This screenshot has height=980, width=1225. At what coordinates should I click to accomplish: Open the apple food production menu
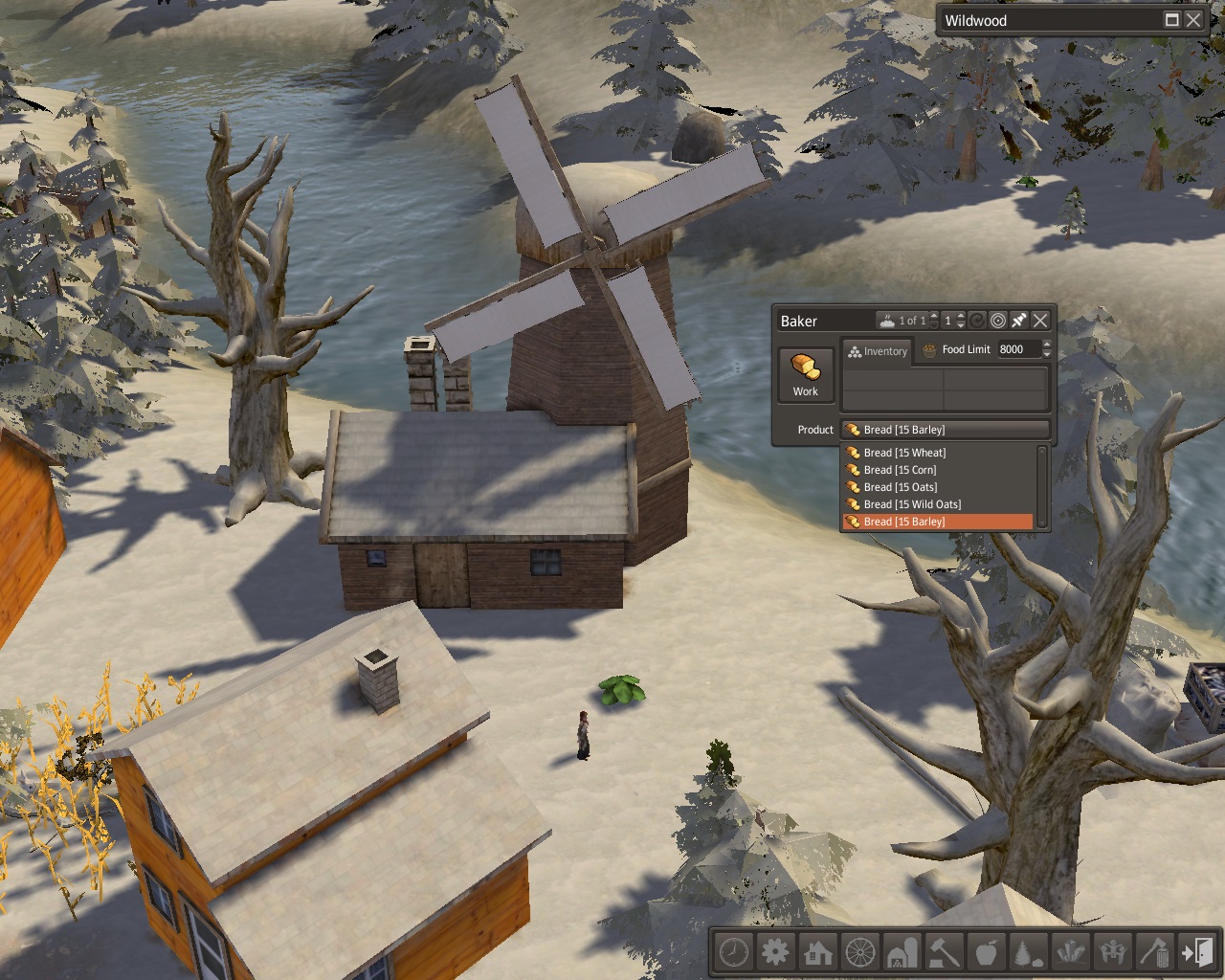(986, 952)
